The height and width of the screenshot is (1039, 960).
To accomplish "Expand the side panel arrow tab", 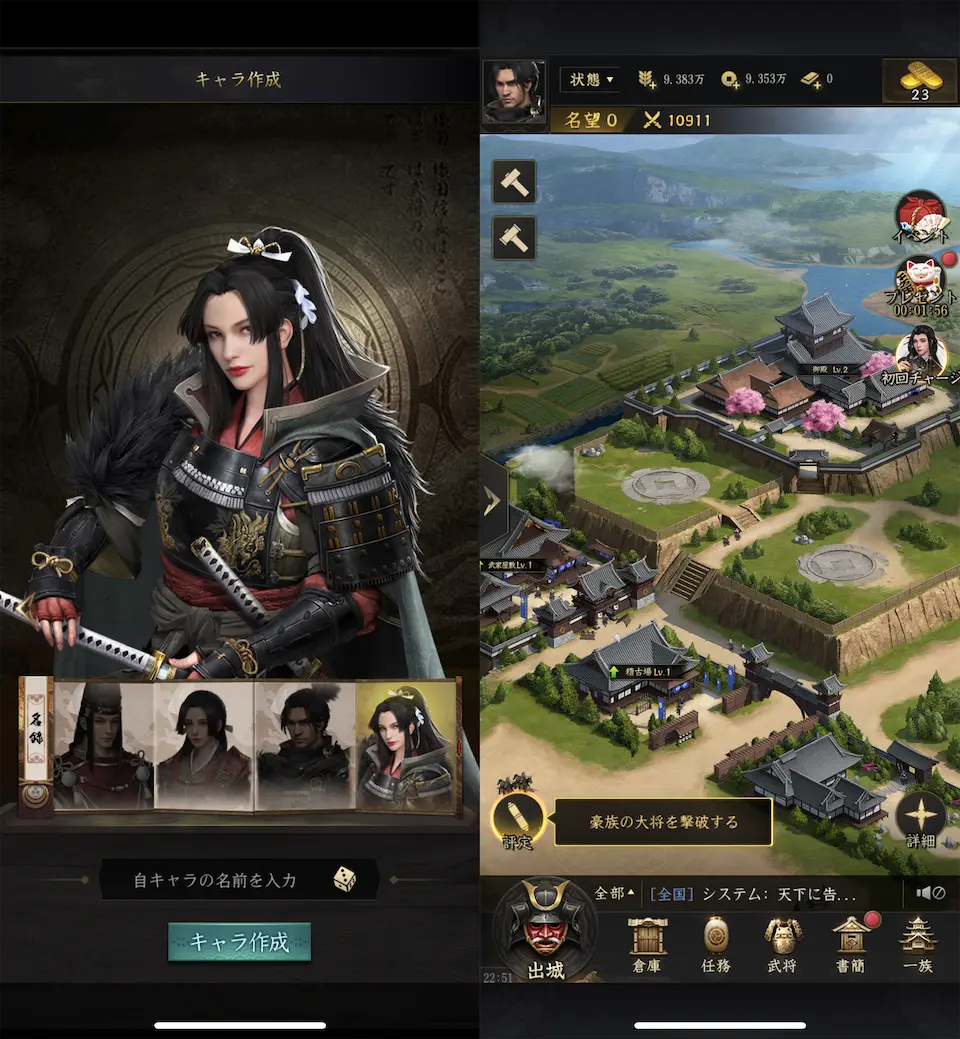I will click(x=493, y=500).
